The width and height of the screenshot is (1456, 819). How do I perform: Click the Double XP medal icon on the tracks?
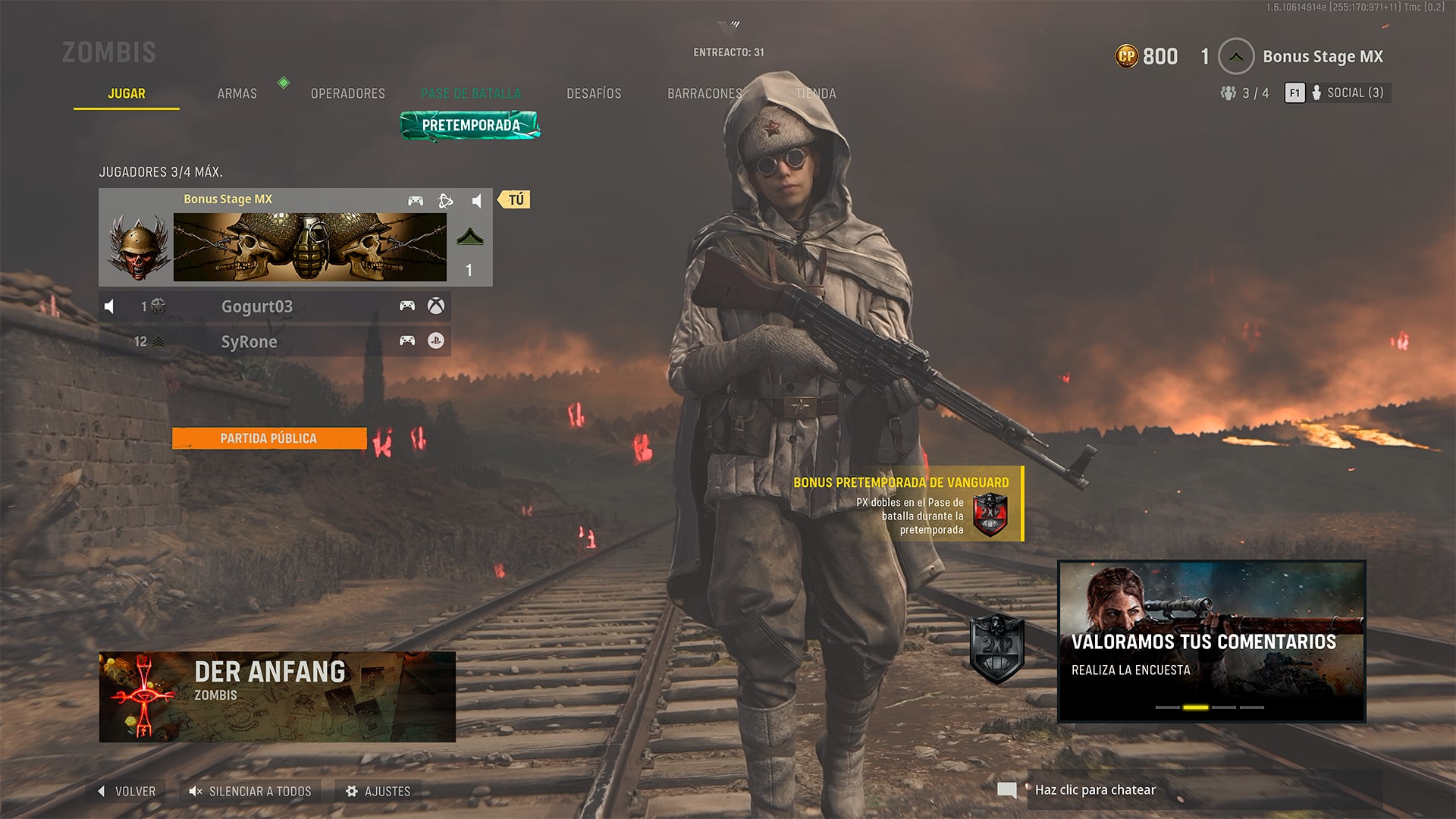995,648
